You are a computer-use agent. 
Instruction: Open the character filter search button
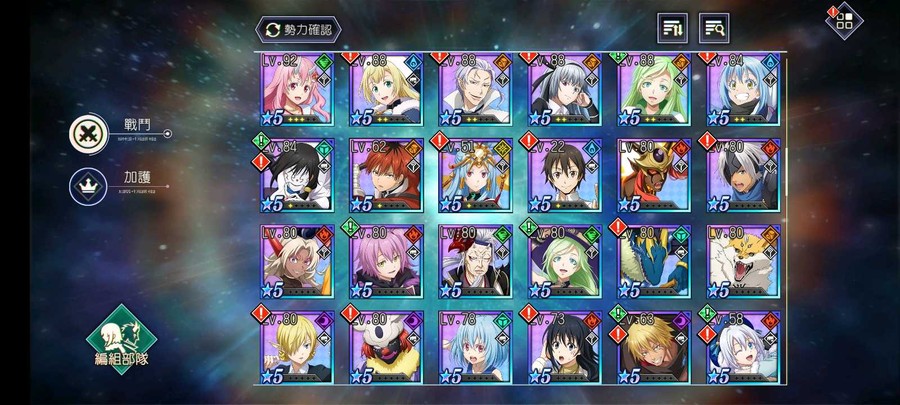tap(714, 28)
